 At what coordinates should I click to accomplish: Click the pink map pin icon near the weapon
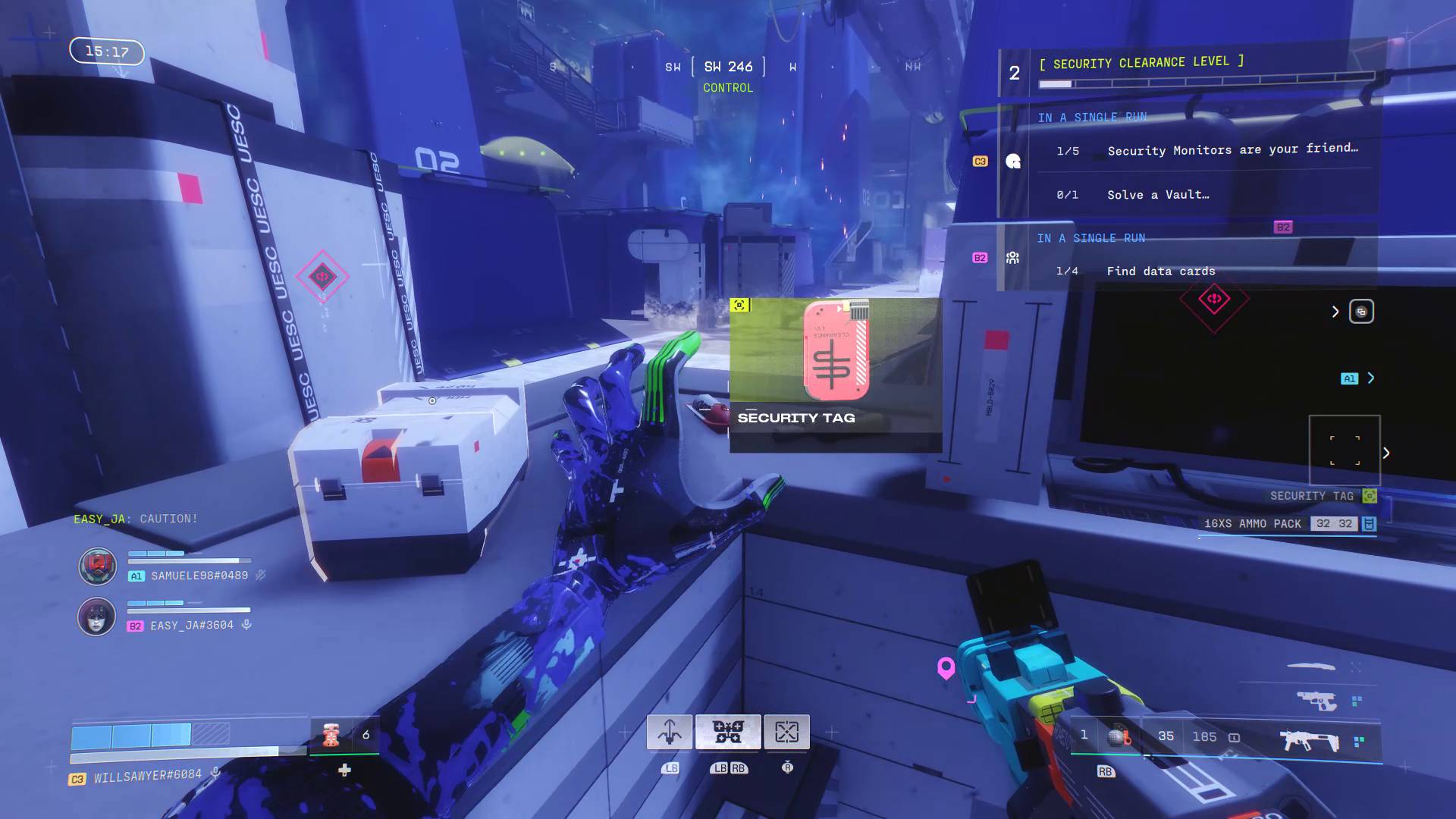point(945,668)
